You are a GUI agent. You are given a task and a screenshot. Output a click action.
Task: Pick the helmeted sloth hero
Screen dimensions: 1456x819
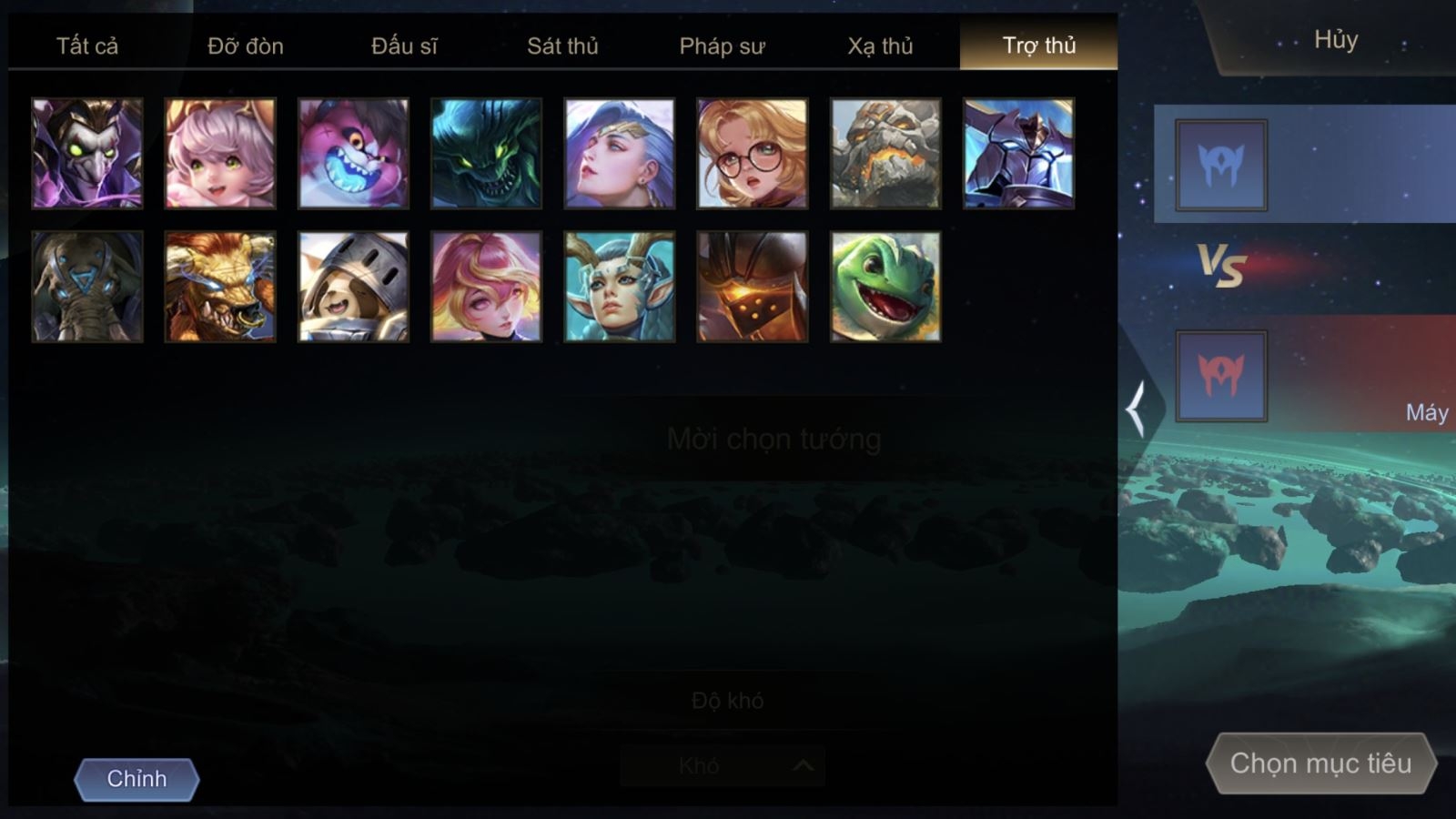pos(353,287)
